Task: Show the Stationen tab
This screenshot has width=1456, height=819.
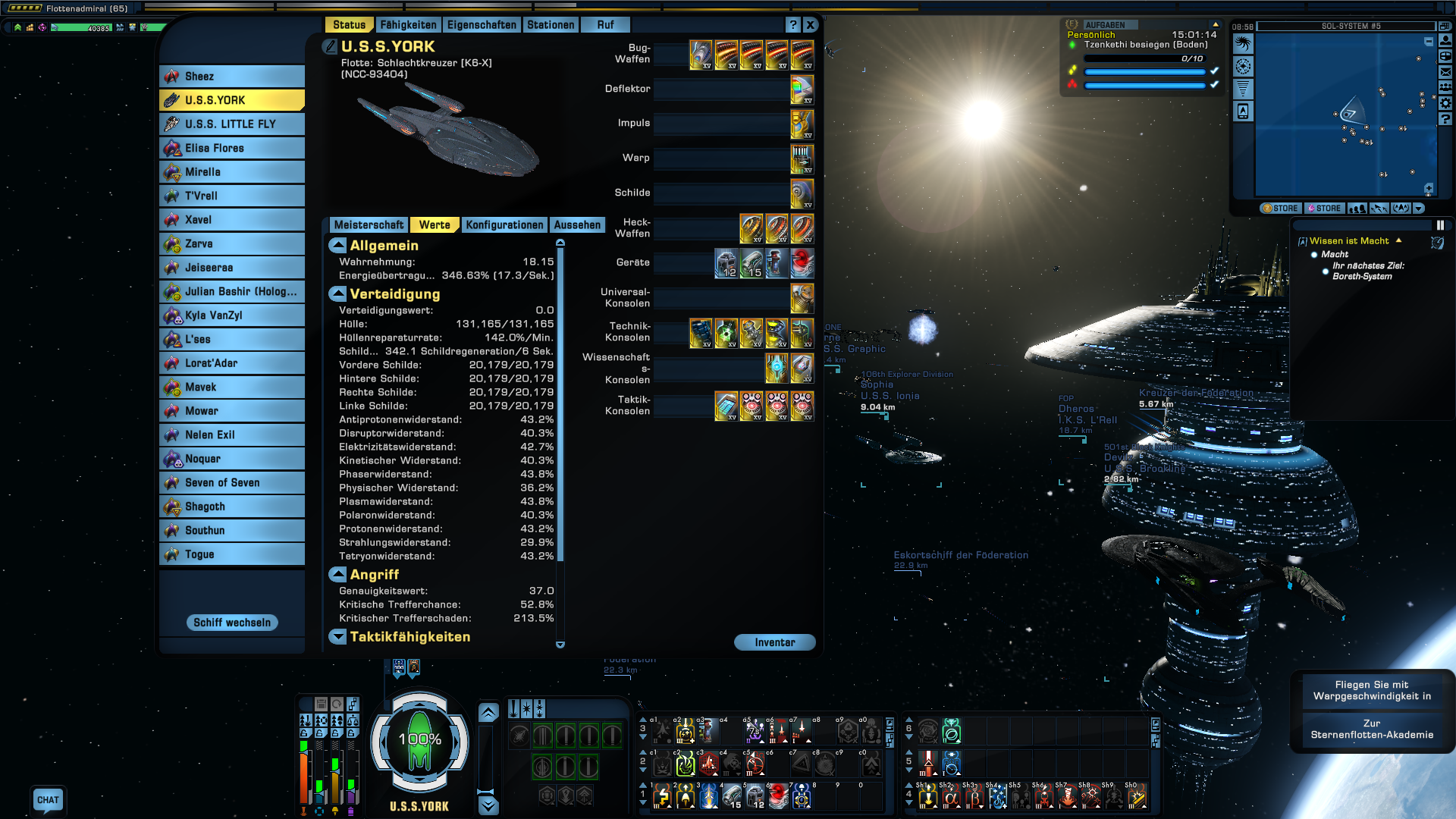Action: pyautogui.click(x=551, y=25)
